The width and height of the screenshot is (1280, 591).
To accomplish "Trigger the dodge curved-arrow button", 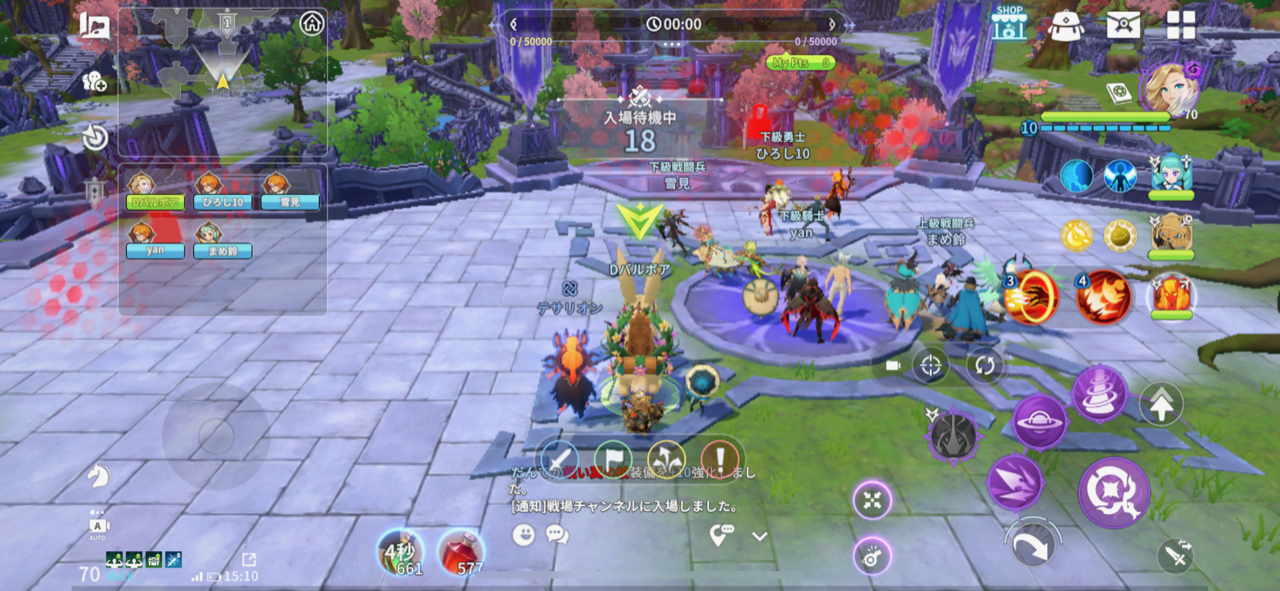I will 1032,546.
